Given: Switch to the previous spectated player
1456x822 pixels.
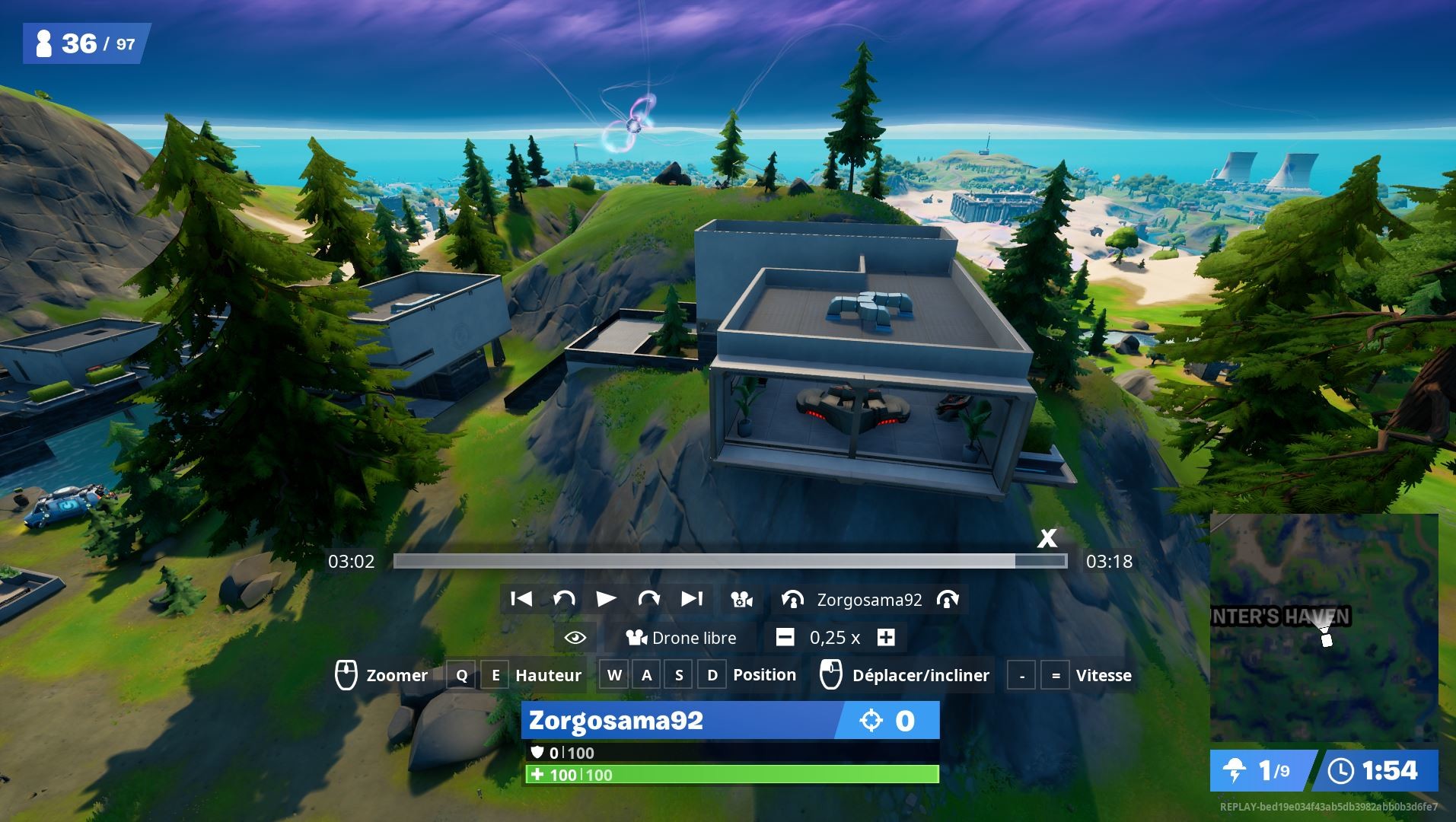Looking at the screenshot, I should coord(792,600).
